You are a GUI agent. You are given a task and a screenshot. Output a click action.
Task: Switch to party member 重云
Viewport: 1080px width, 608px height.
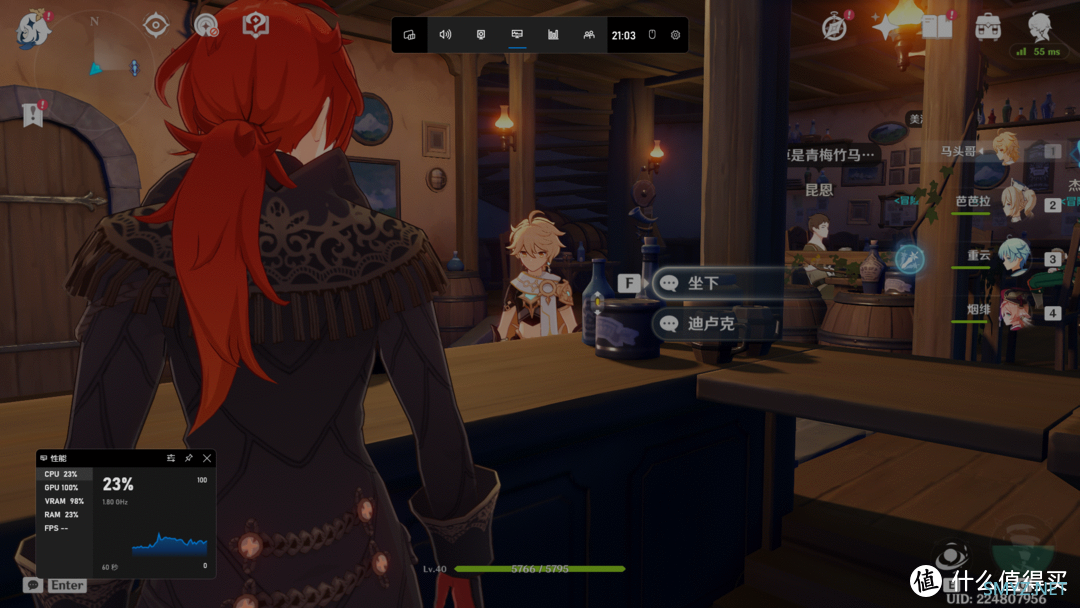click(1016, 258)
